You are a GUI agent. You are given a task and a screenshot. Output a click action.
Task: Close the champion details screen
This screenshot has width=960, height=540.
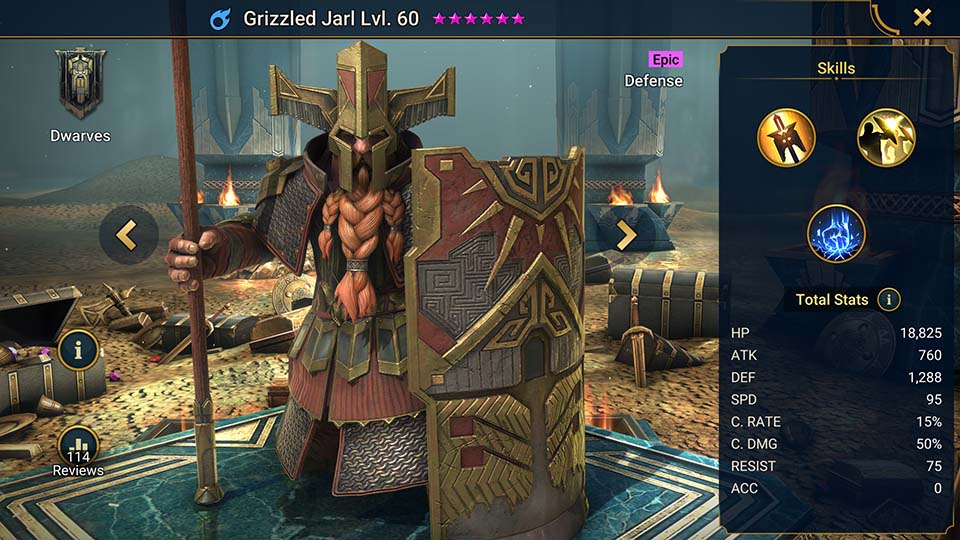point(922,17)
